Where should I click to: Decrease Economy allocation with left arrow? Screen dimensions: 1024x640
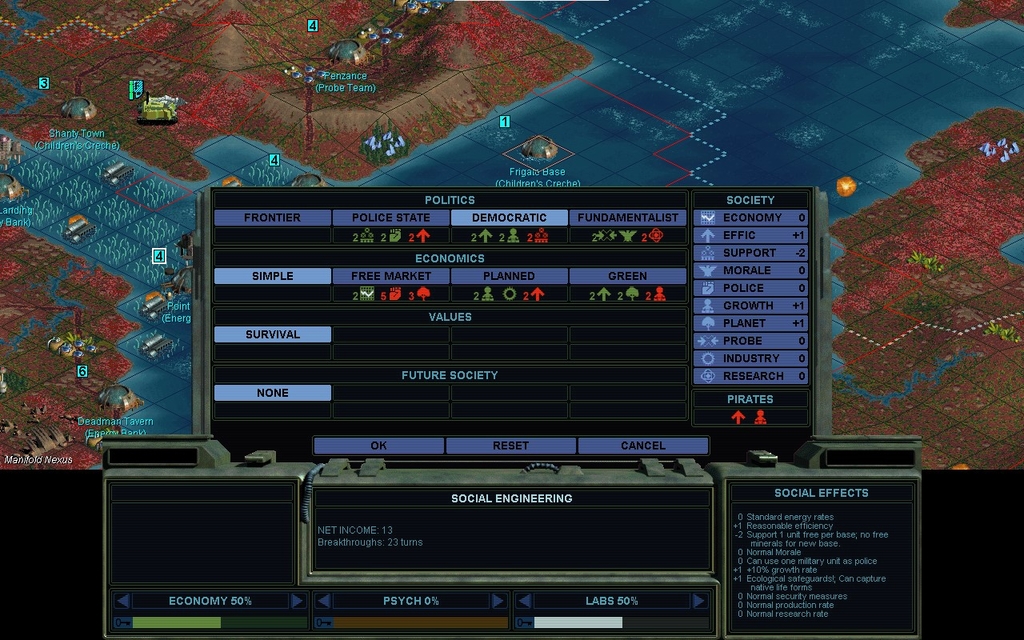coord(122,601)
